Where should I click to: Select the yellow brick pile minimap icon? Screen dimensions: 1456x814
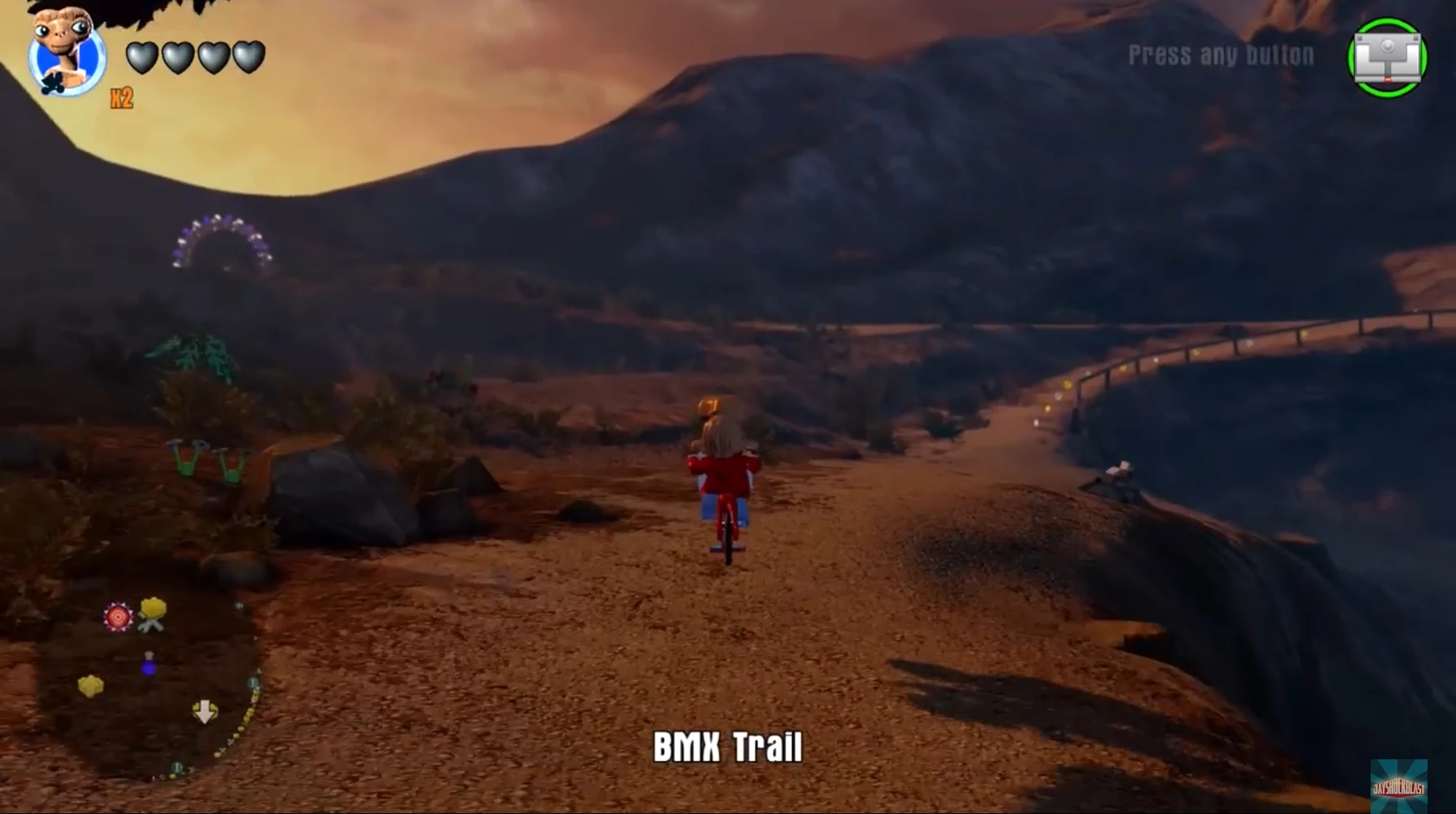pyautogui.click(x=90, y=684)
